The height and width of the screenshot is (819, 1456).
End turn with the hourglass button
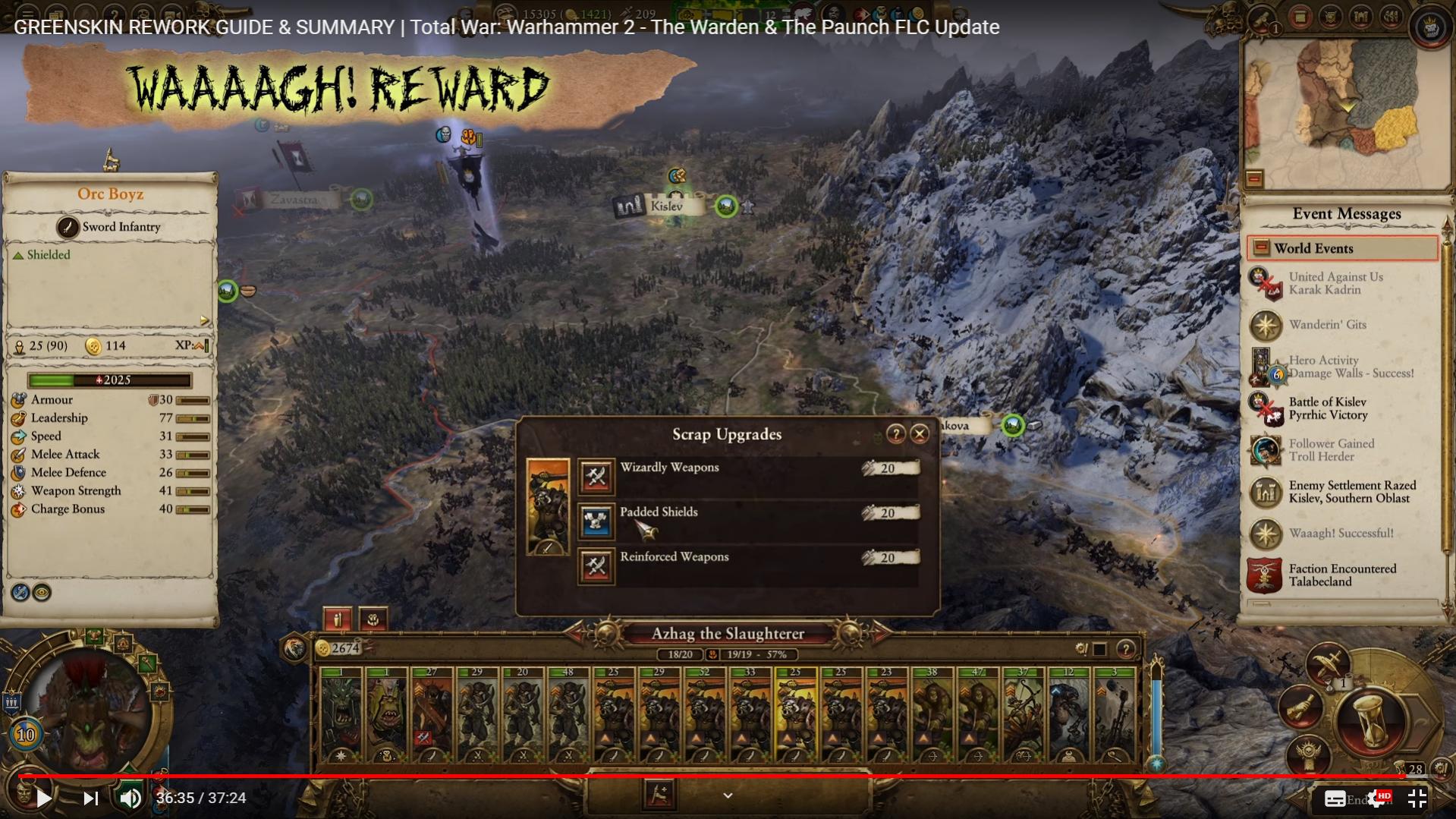point(1372,717)
